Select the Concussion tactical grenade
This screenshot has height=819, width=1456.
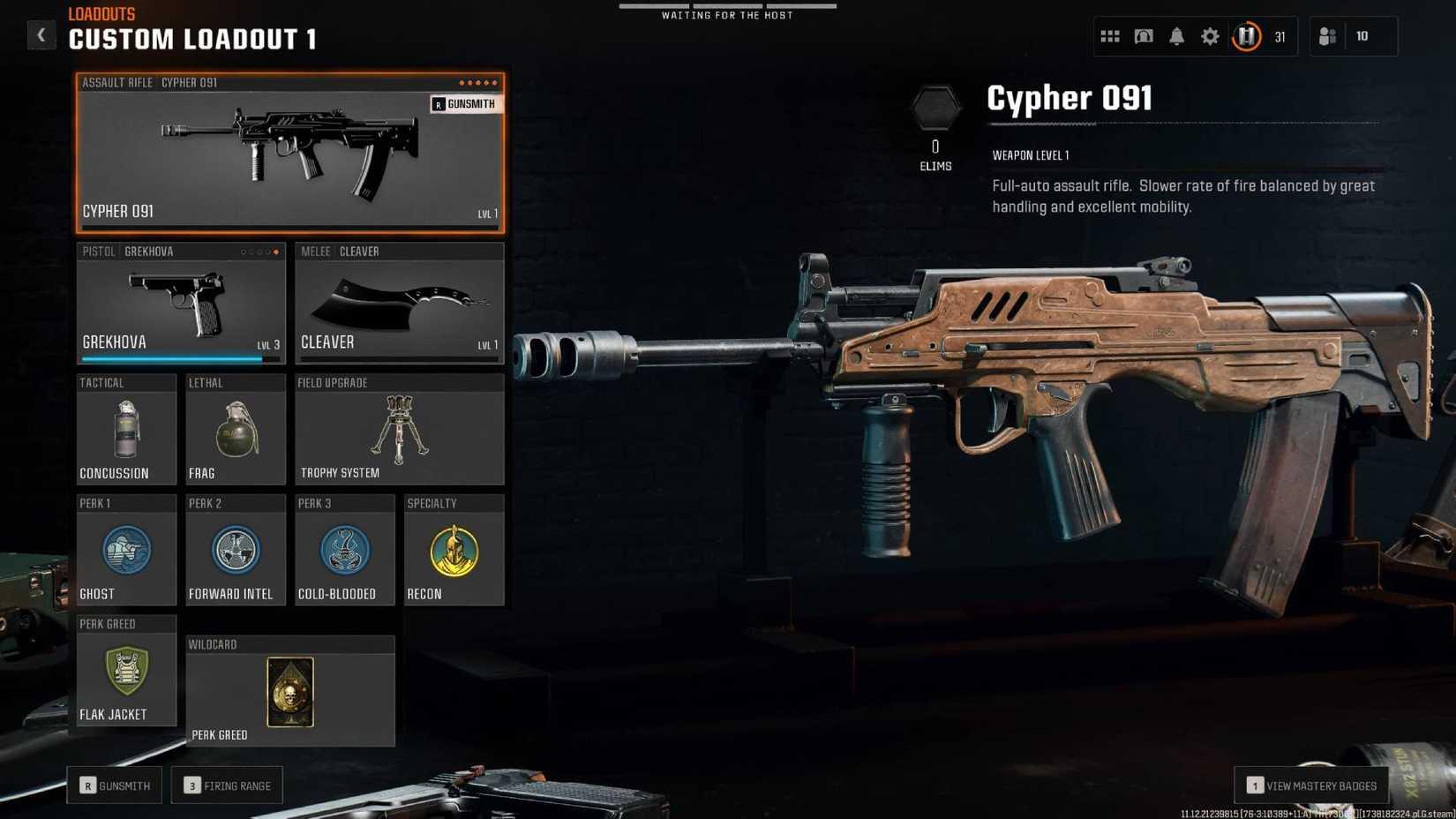pos(126,430)
